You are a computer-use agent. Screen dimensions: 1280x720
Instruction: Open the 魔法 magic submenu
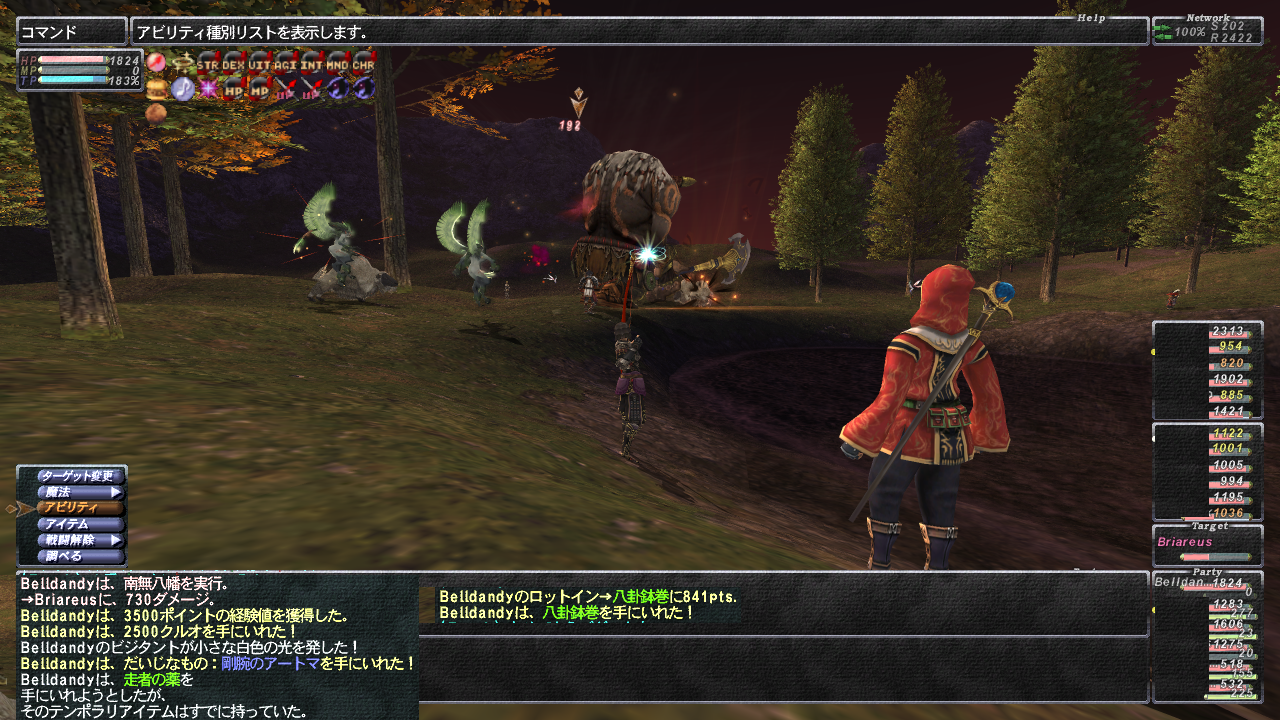pos(80,492)
